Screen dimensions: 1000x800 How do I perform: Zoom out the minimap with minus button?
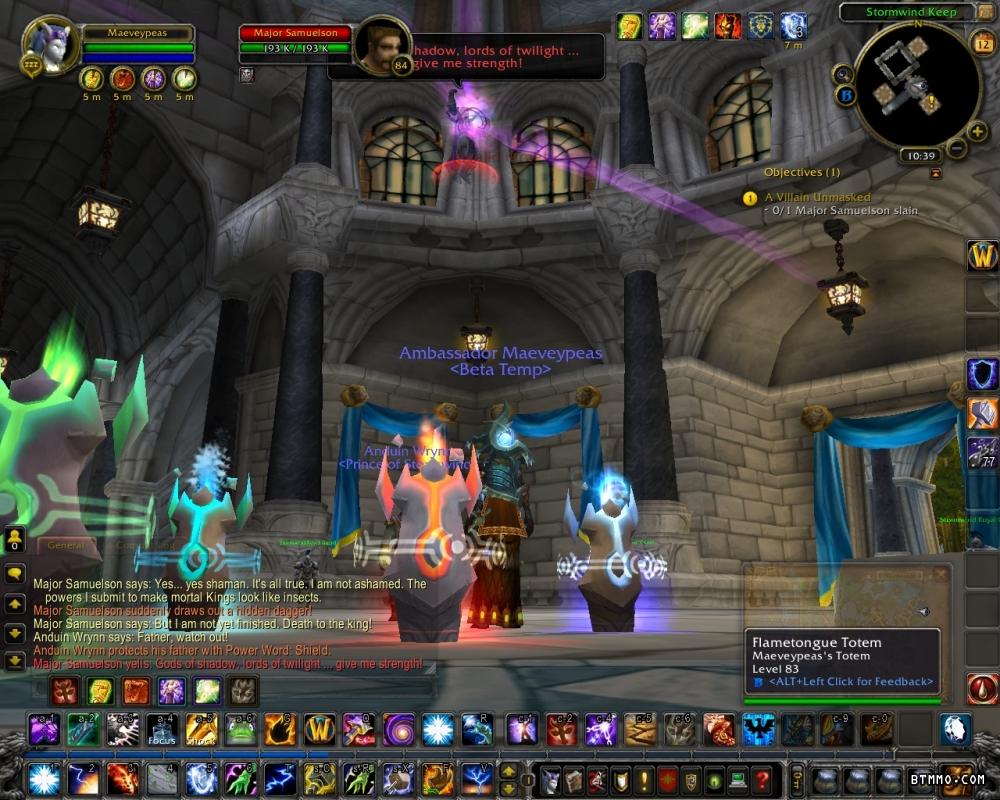point(957,149)
